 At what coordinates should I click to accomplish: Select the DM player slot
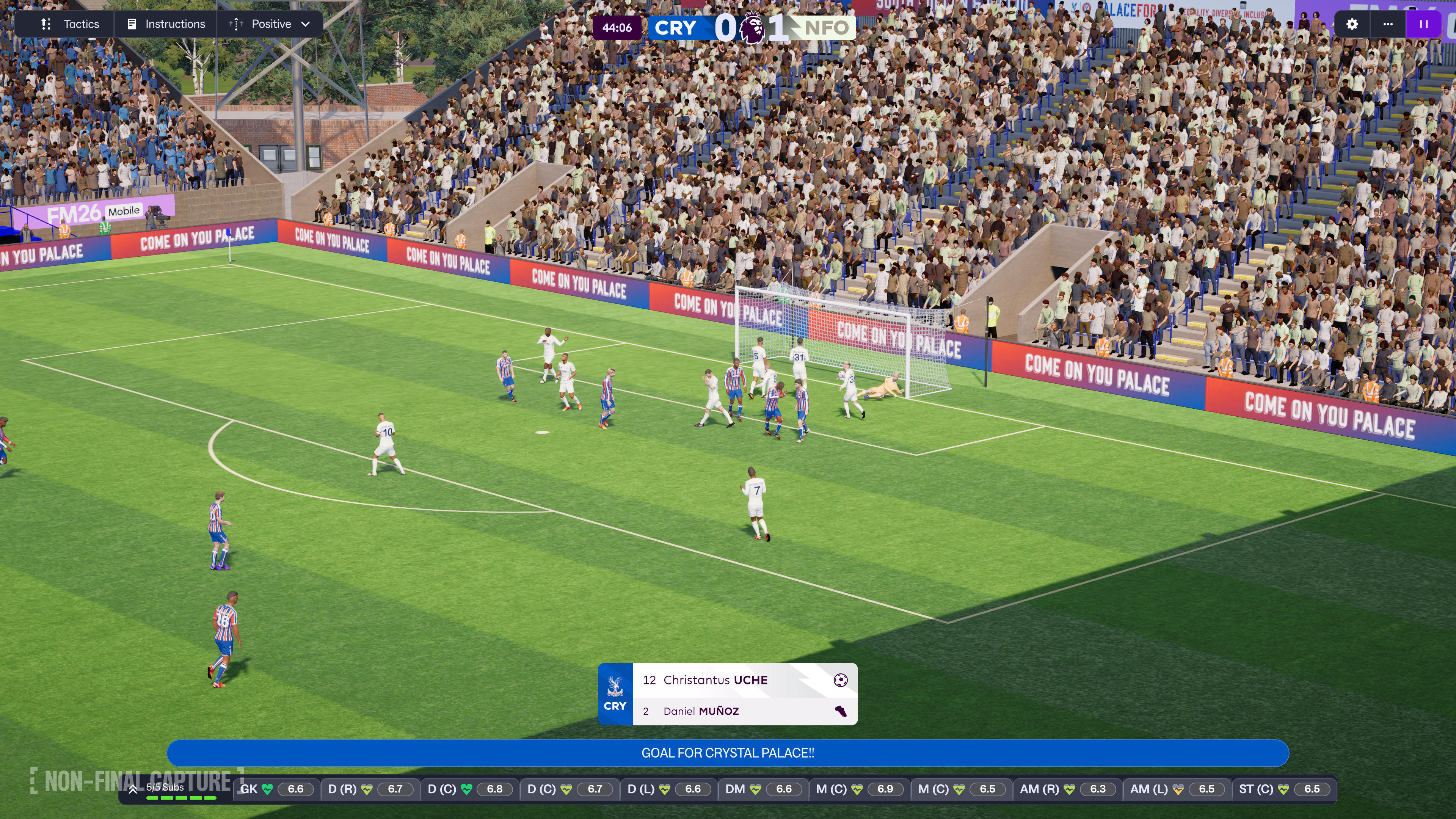[763, 789]
